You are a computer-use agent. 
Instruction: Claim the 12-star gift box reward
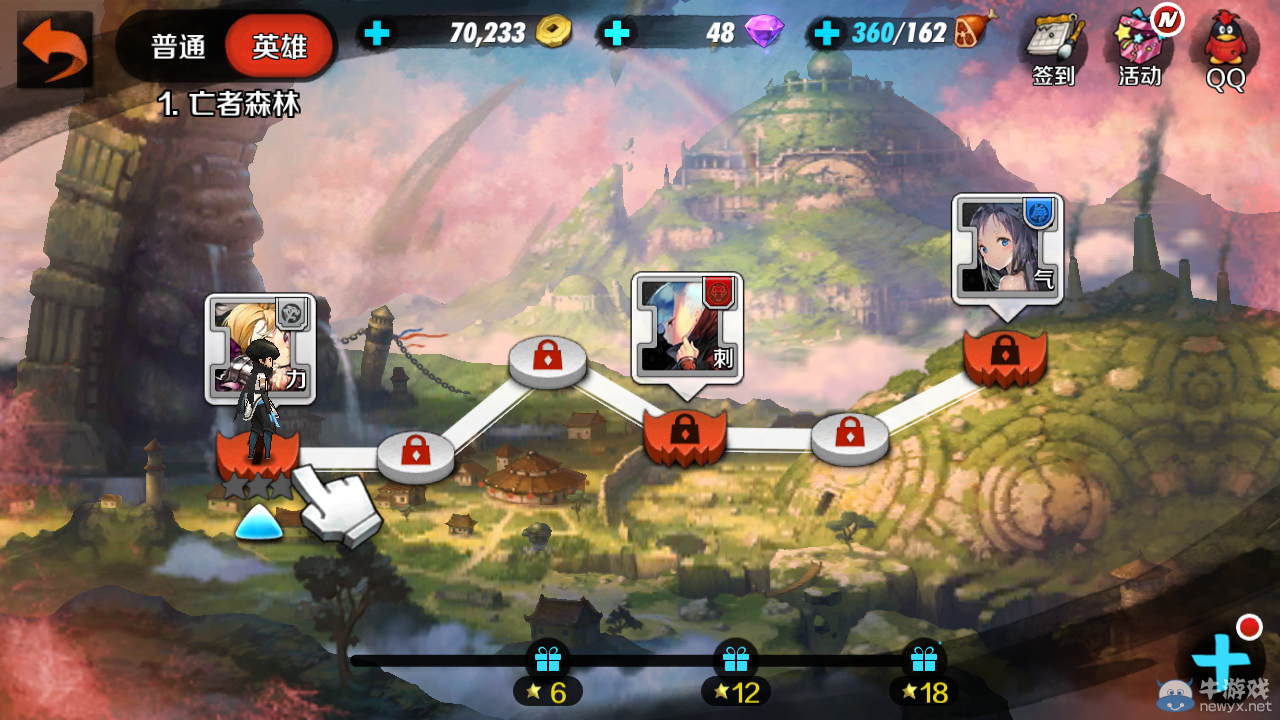pyautogui.click(x=735, y=661)
